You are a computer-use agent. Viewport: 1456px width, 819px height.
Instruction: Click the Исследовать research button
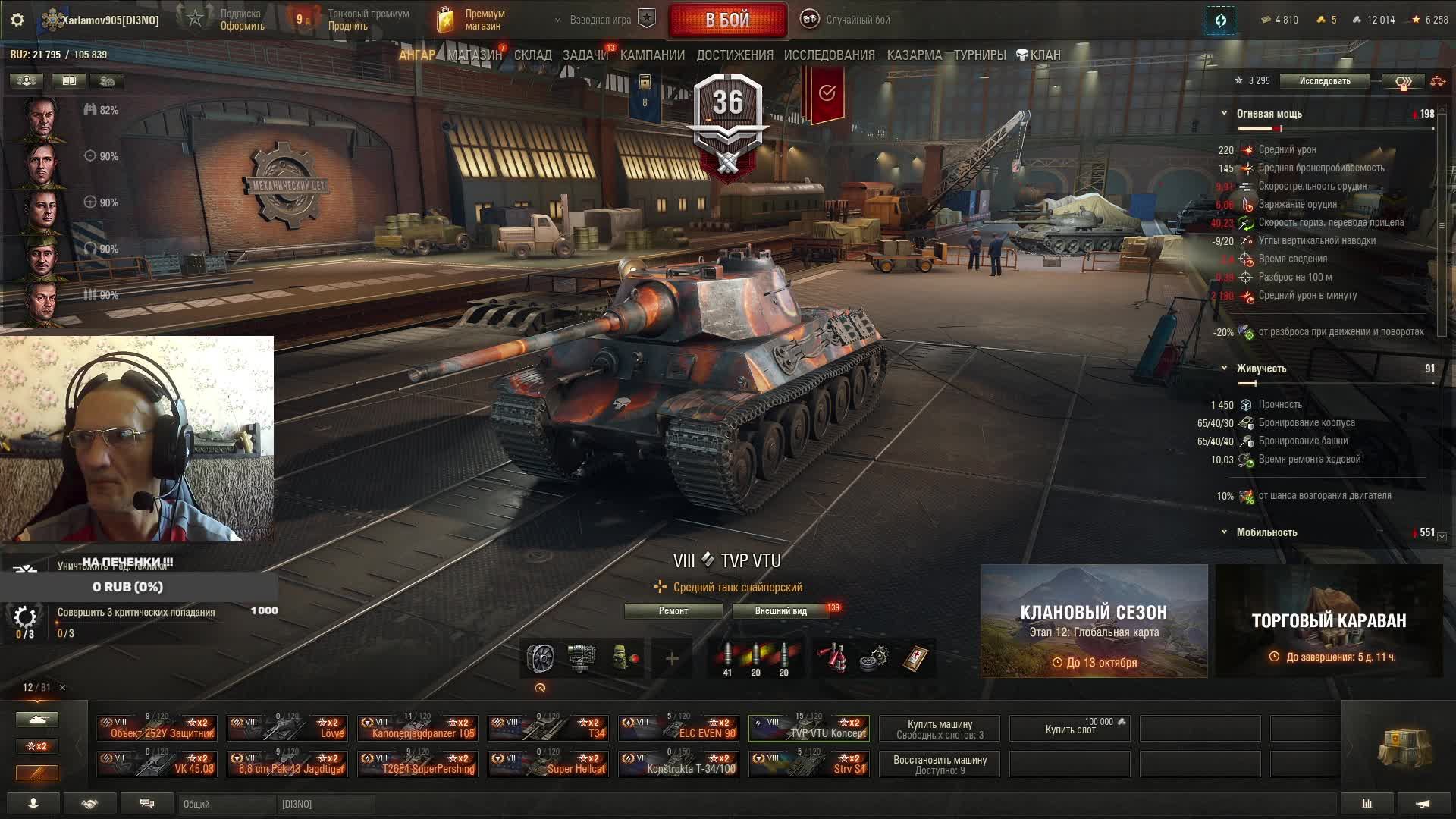click(x=1324, y=81)
